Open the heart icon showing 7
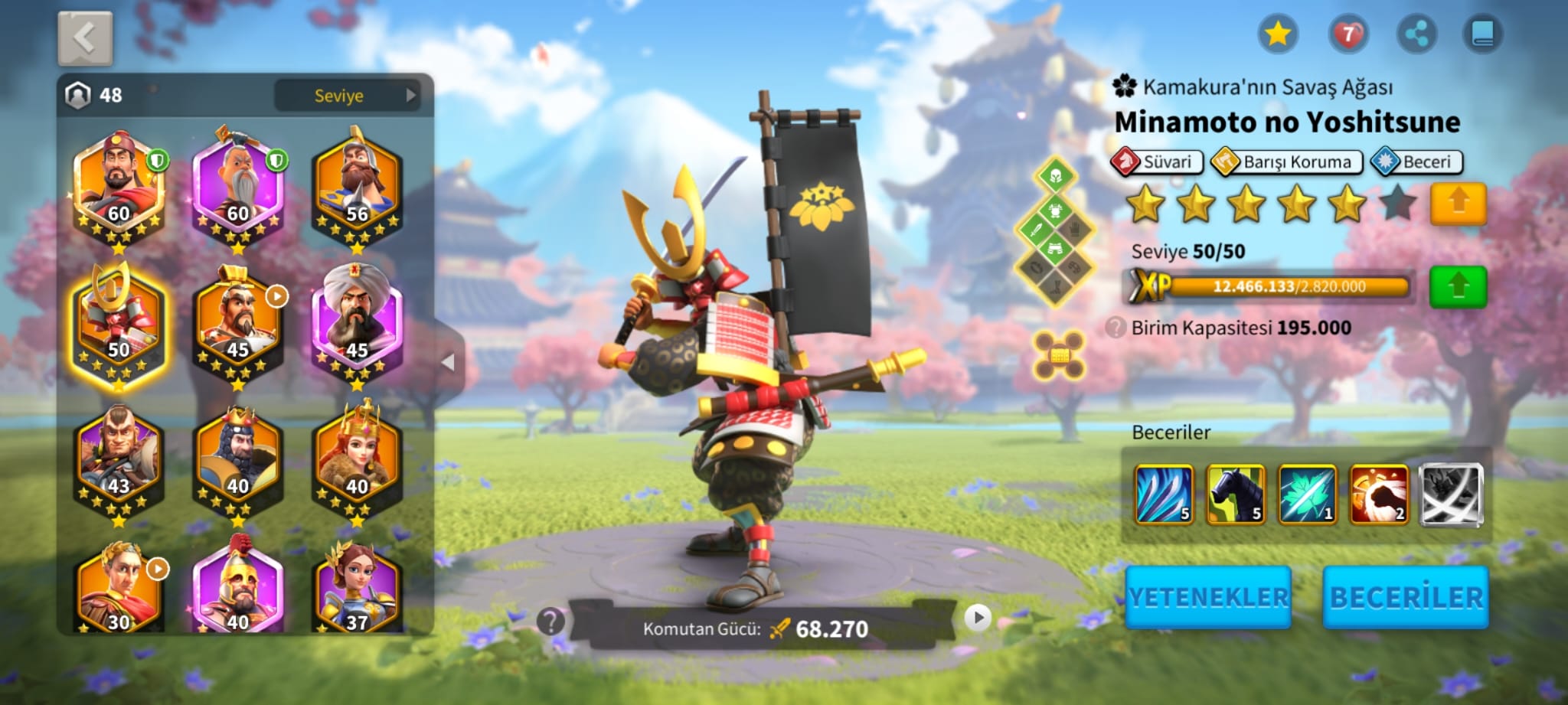This screenshot has width=1568, height=705. tap(1347, 34)
